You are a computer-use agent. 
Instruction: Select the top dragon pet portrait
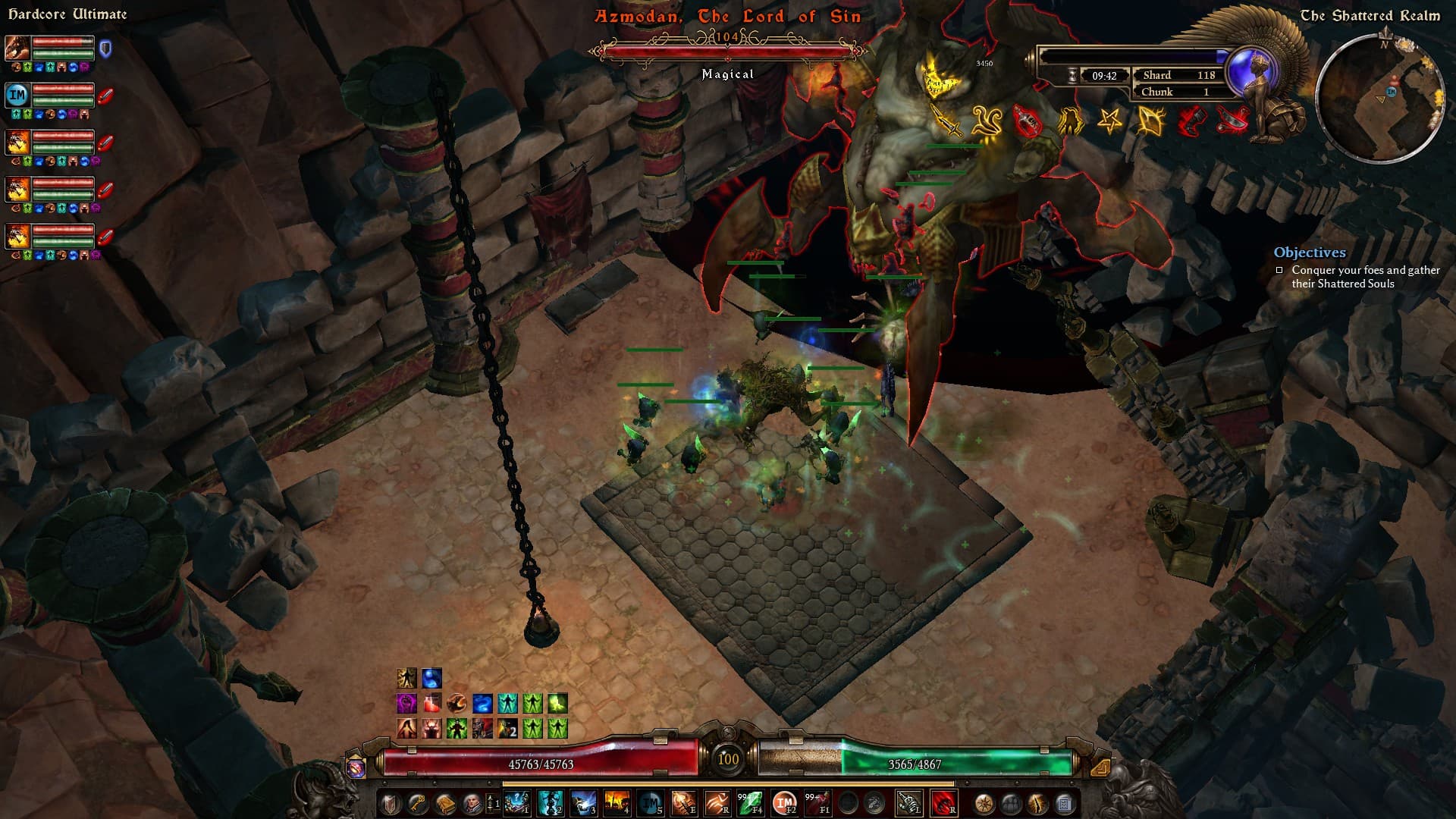pyautogui.click(x=17, y=48)
